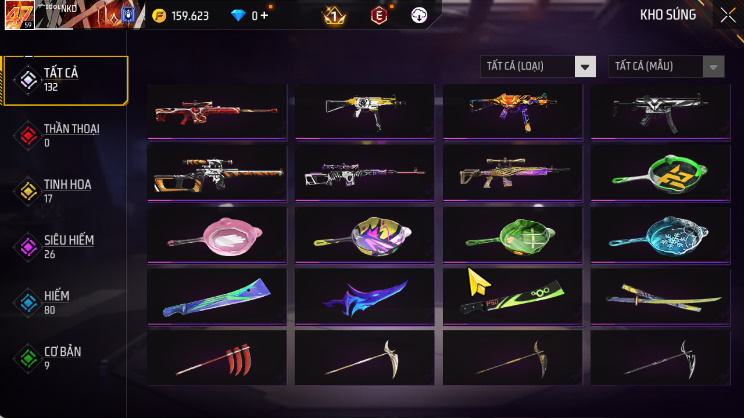The height and width of the screenshot is (418, 744).
Task: Choose the pink frying pan skin
Action: (217, 232)
